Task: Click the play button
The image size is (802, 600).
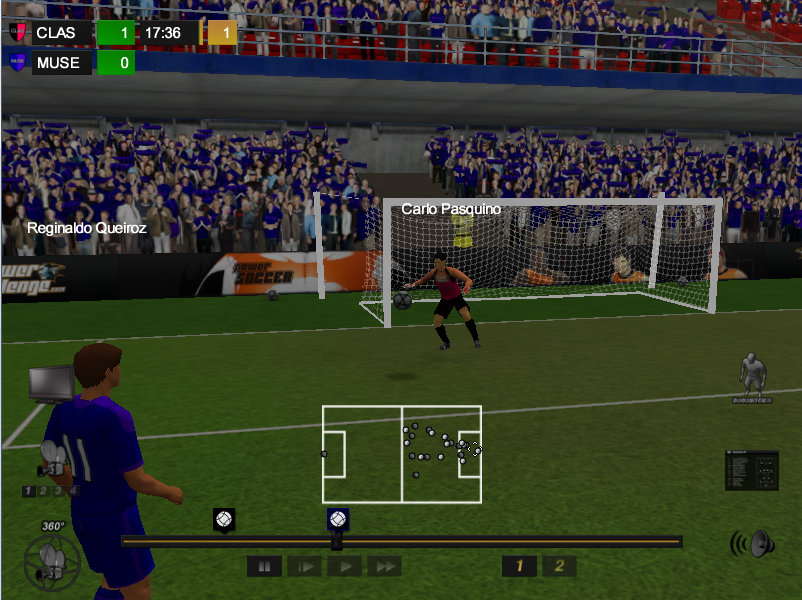Action: click(x=344, y=567)
